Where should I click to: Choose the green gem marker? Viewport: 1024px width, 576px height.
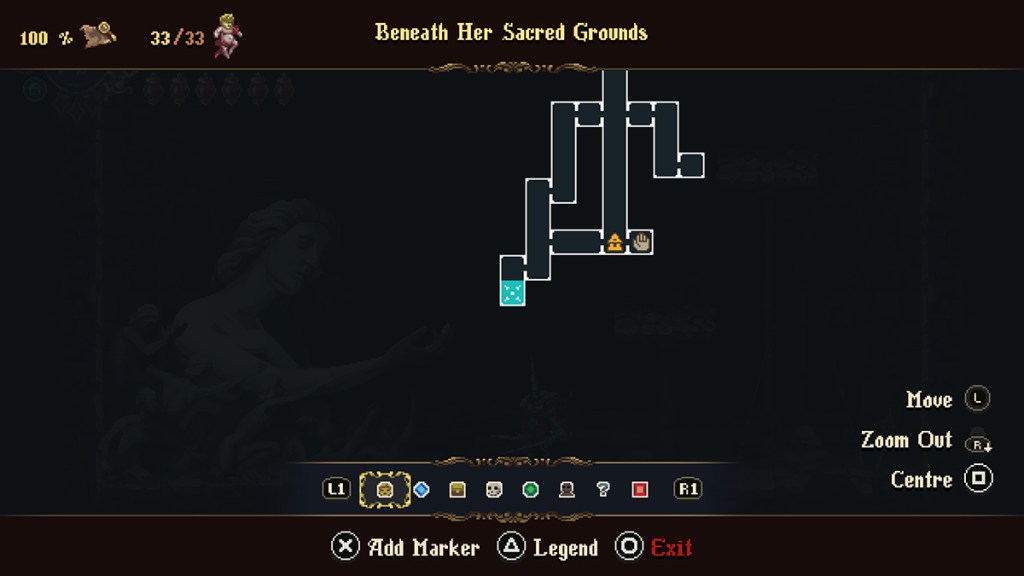tap(531, 489)
